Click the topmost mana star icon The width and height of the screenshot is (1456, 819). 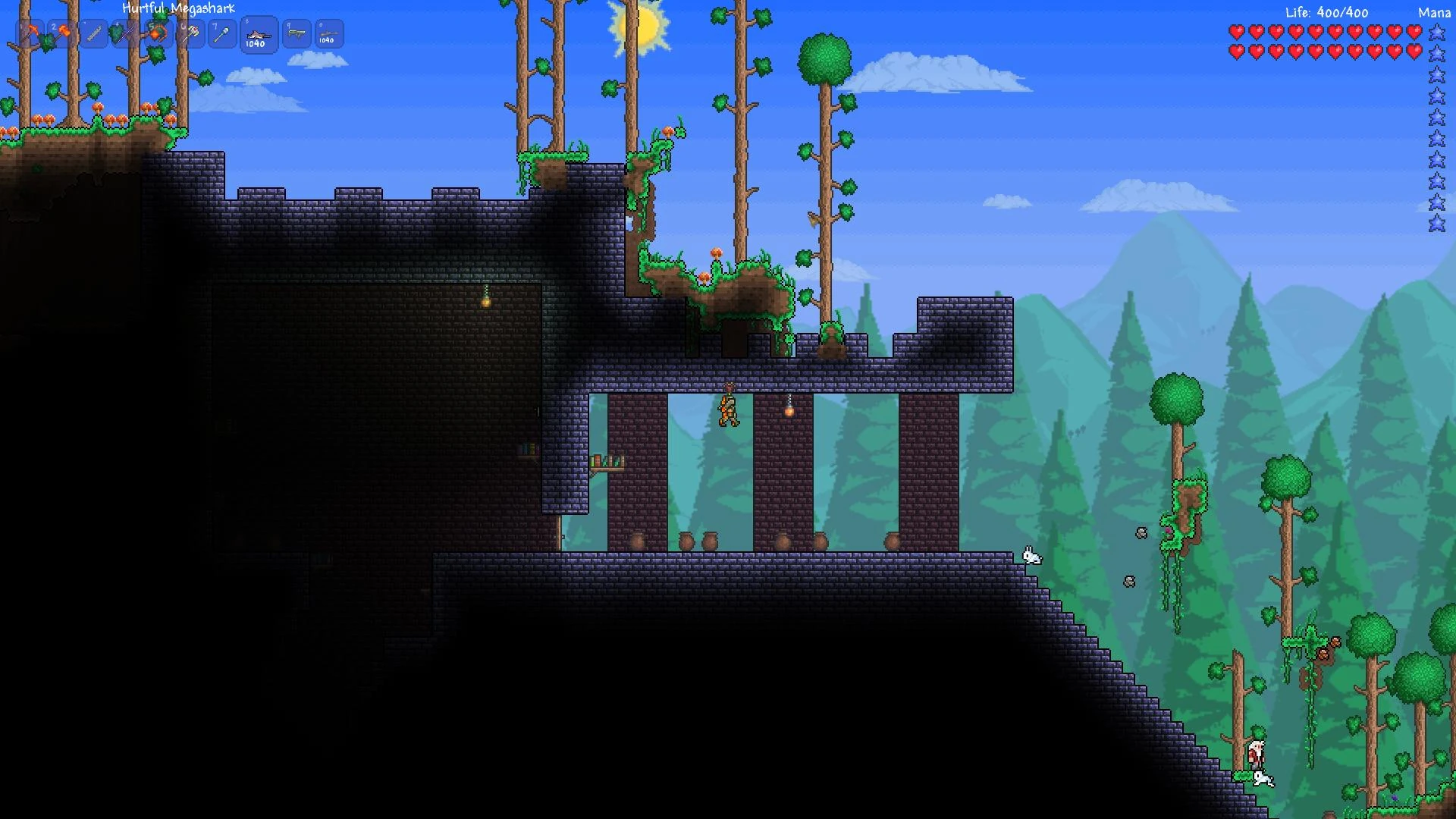coord(1436,33)
